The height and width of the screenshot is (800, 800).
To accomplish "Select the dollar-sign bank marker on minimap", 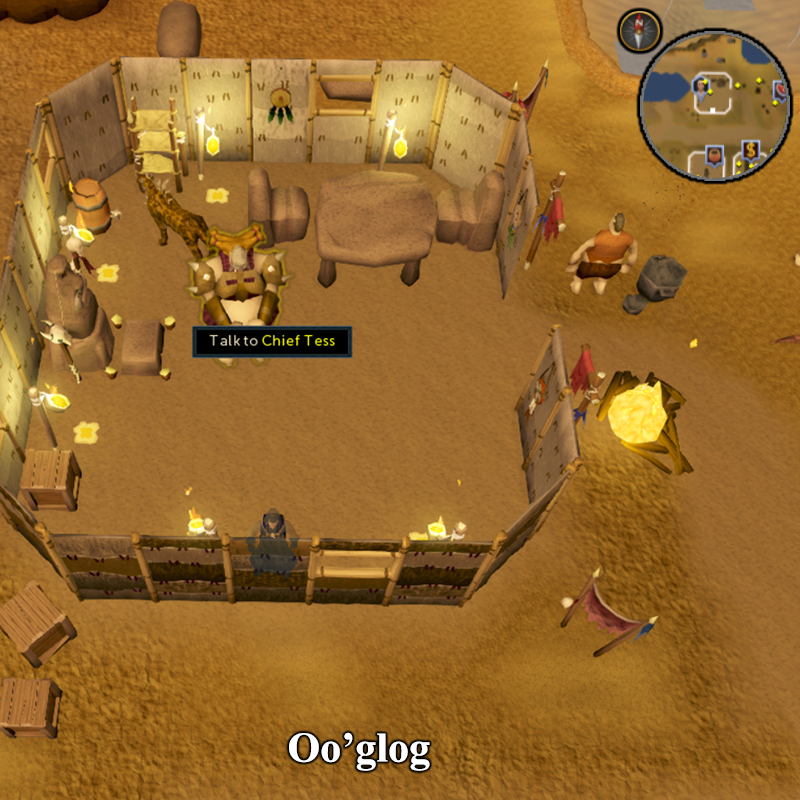I will (752, 152).
